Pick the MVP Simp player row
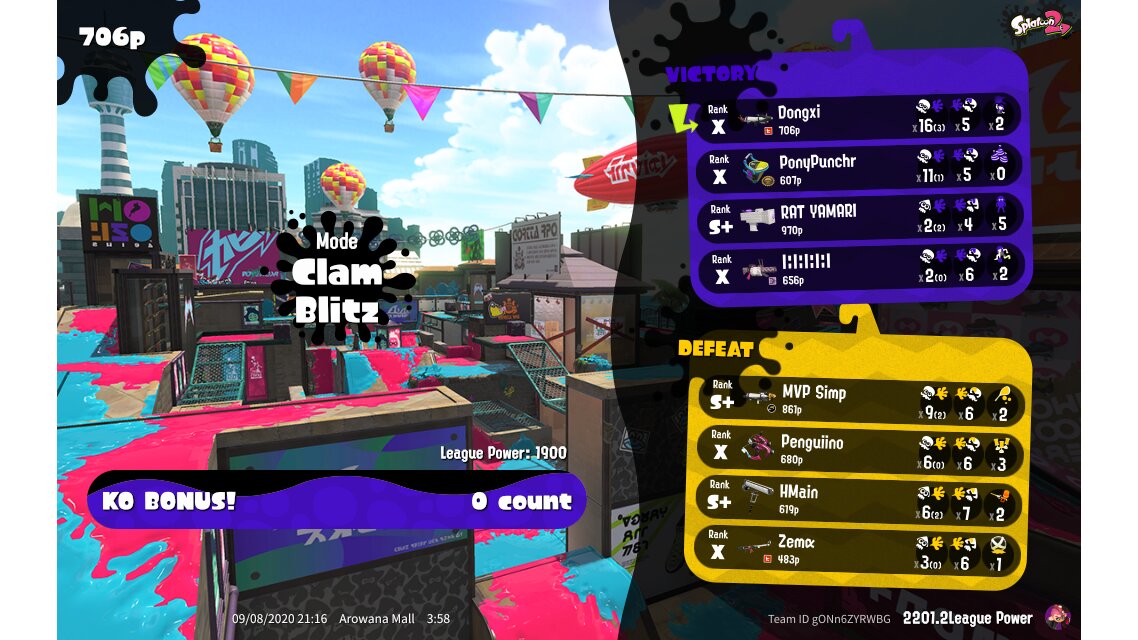Viewport: 1138px width, 640px height. coord(860,398)
